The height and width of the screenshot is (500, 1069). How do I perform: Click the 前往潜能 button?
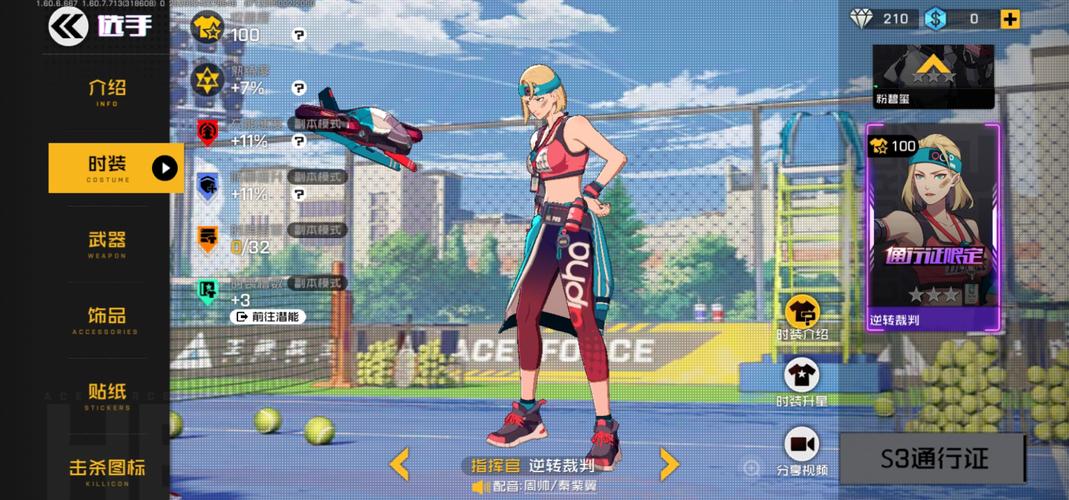point(268,316)
